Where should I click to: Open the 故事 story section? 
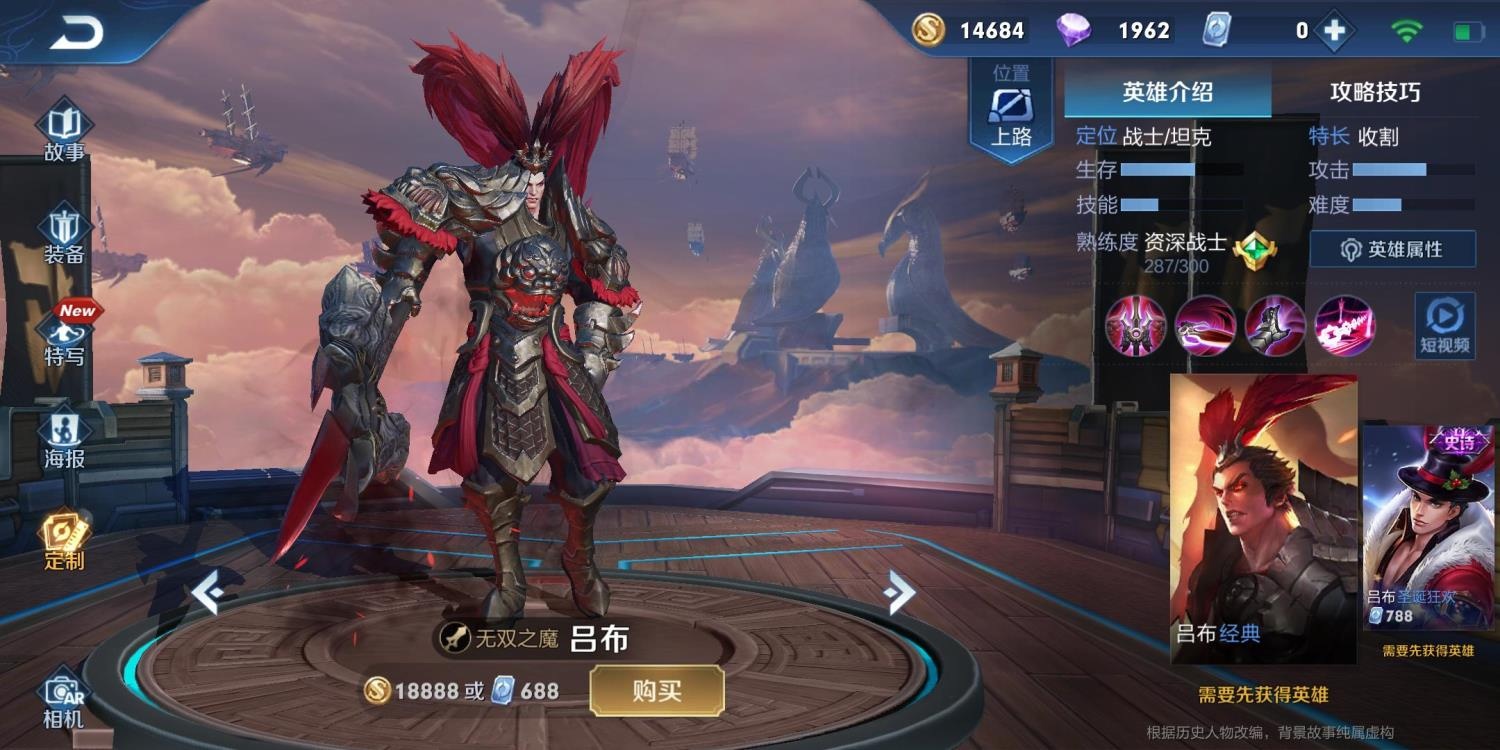click(64, 132)
